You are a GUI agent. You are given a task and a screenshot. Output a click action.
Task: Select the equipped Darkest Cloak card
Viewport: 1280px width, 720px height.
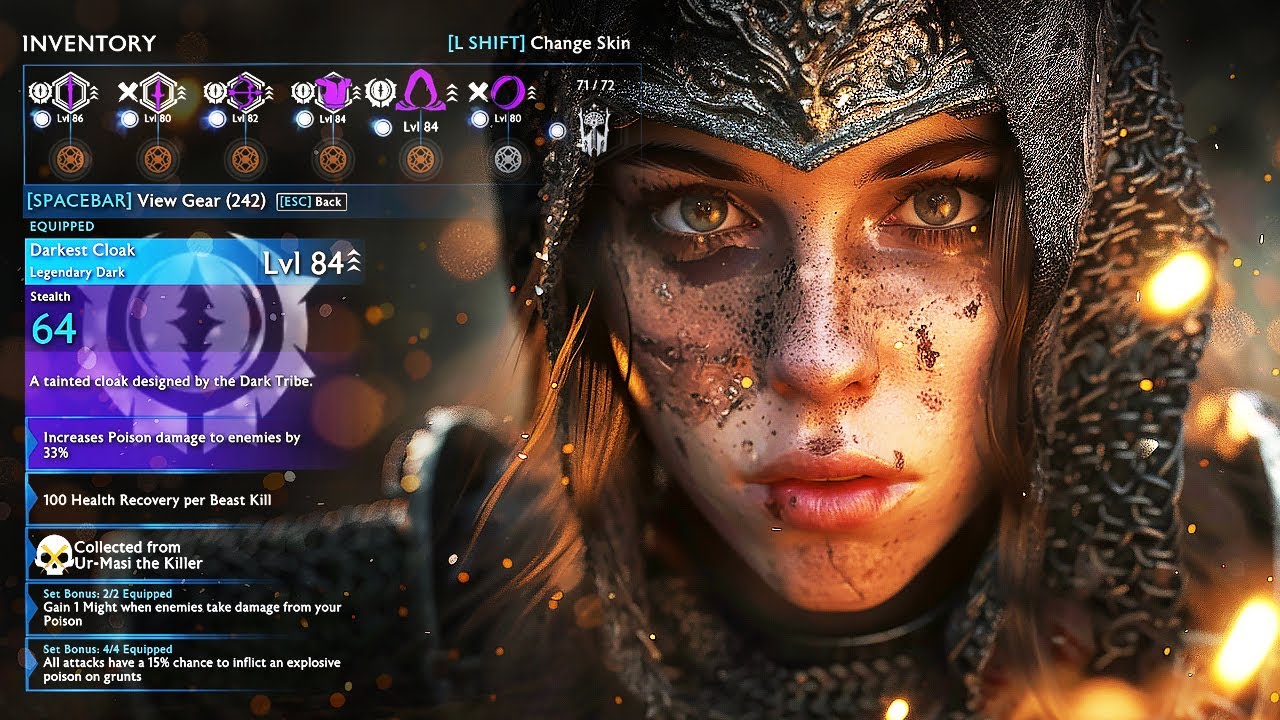coord(195,261)
